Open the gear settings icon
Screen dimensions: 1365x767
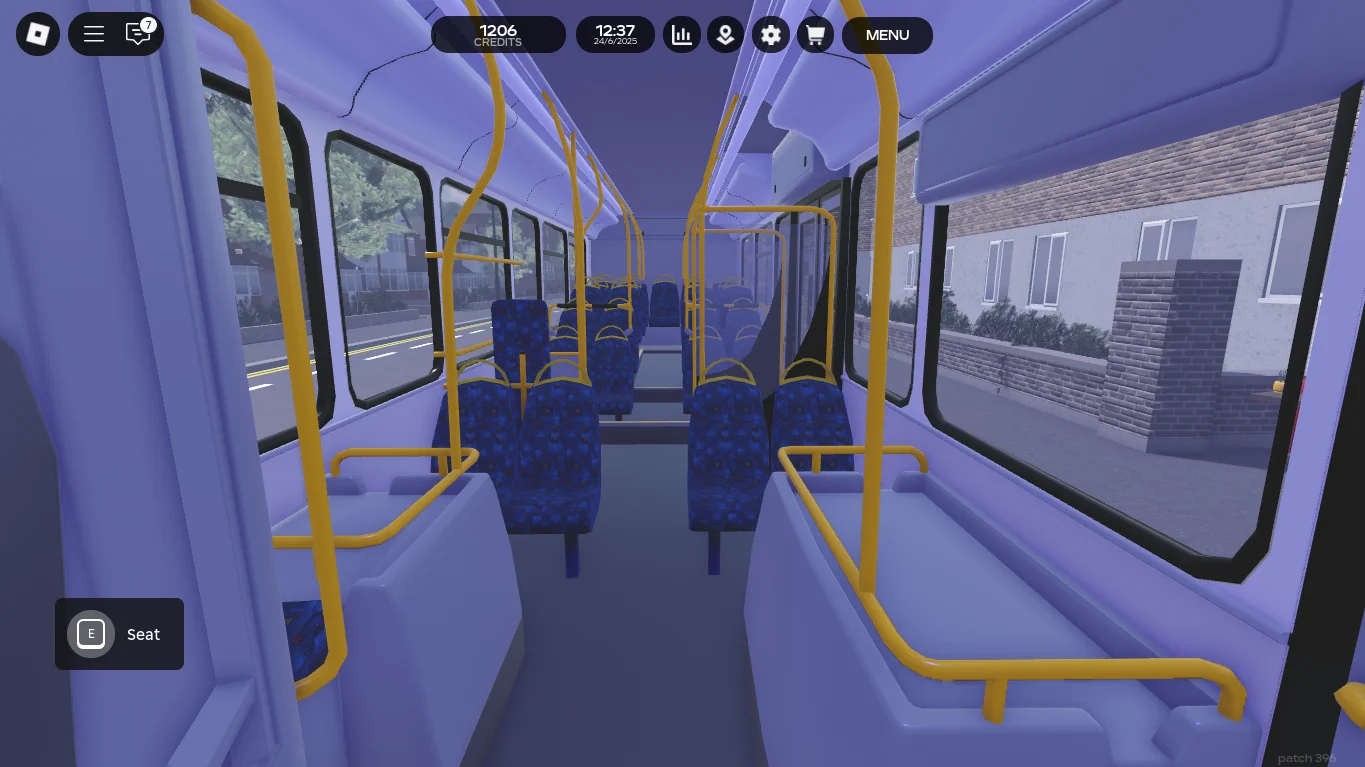(x=770, y=35)
